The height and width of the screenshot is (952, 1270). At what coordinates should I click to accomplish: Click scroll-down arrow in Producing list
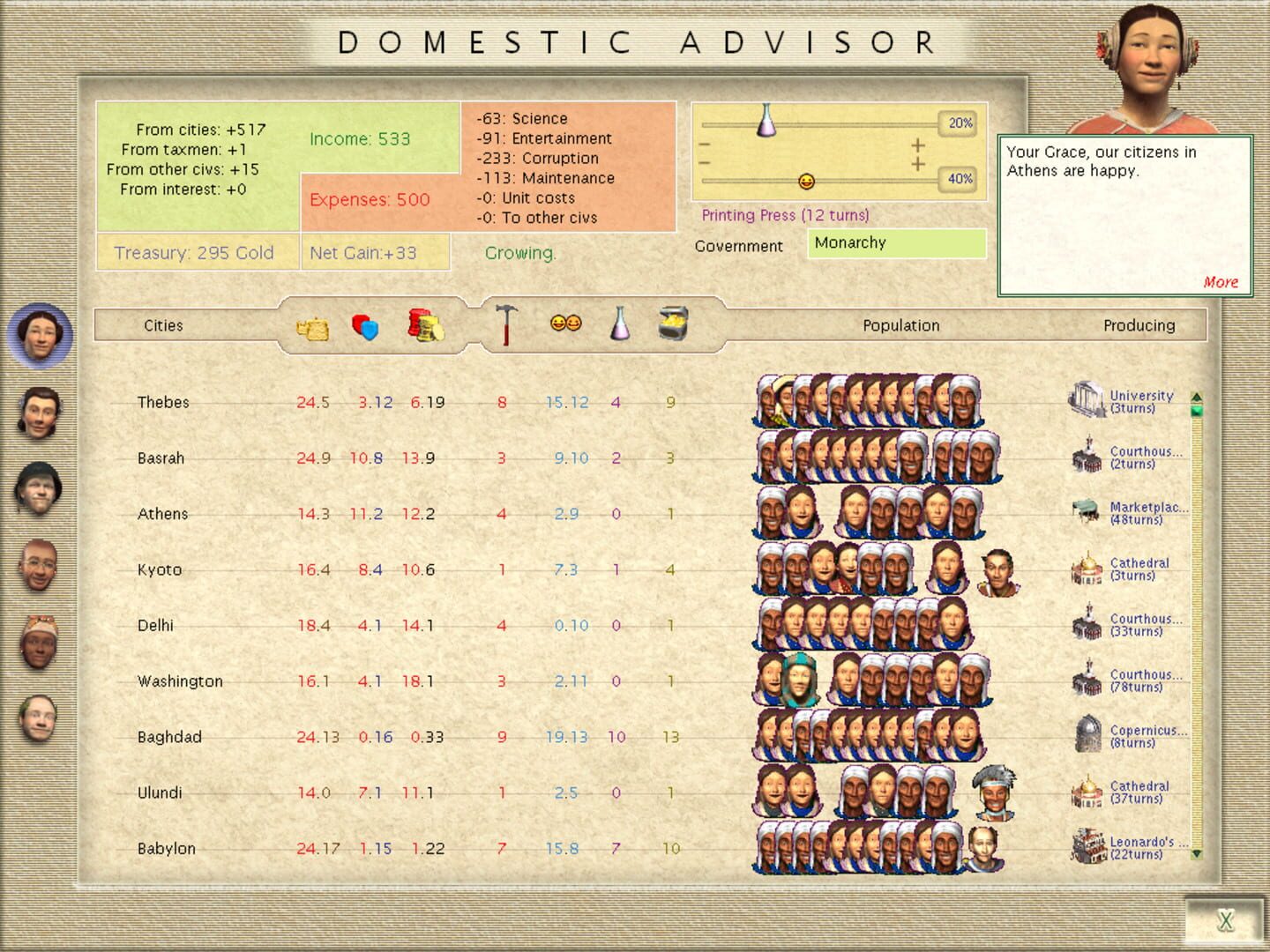click(1196, 853)
